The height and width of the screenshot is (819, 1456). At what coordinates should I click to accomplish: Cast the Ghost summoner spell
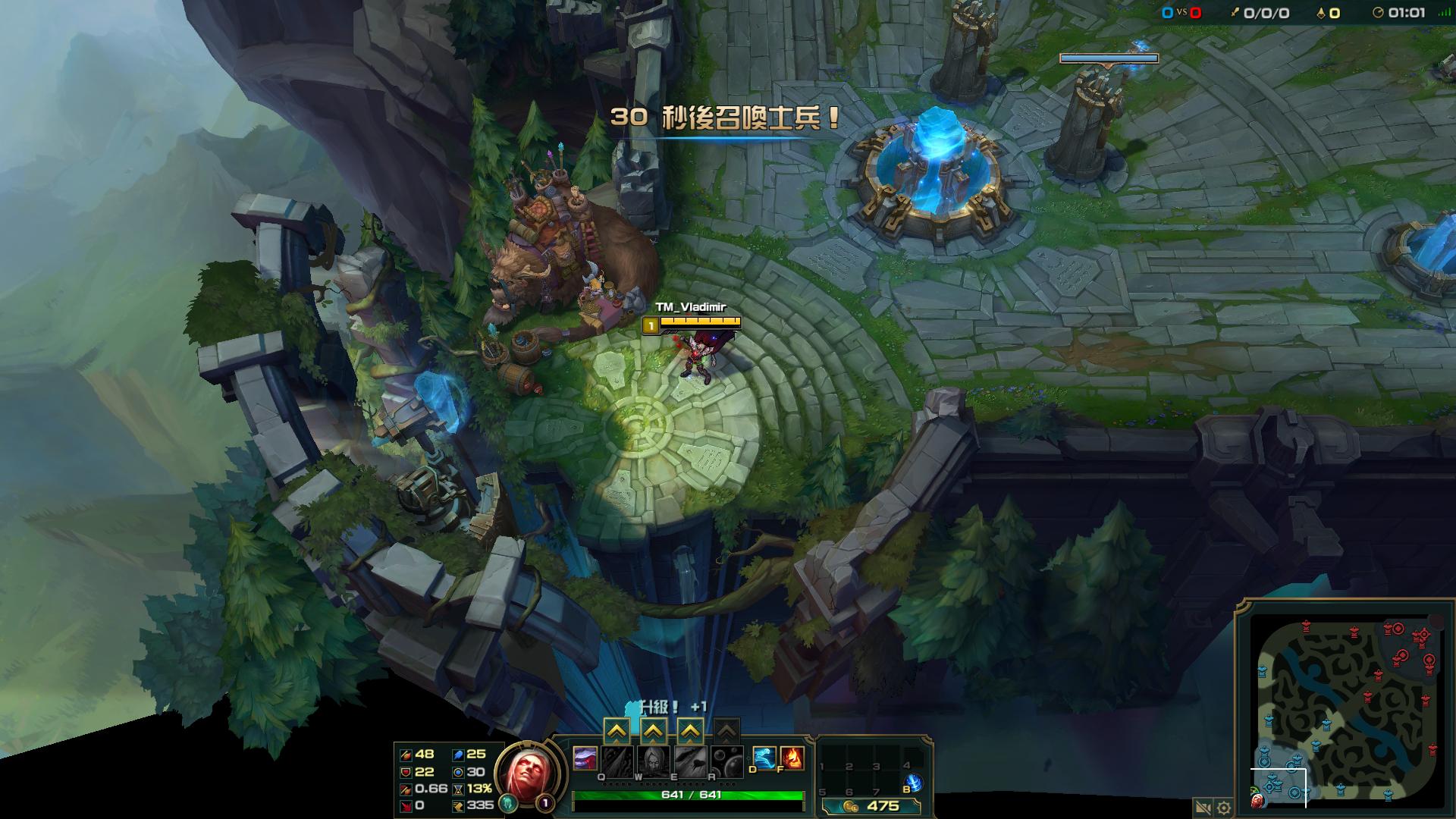point(764,758)
